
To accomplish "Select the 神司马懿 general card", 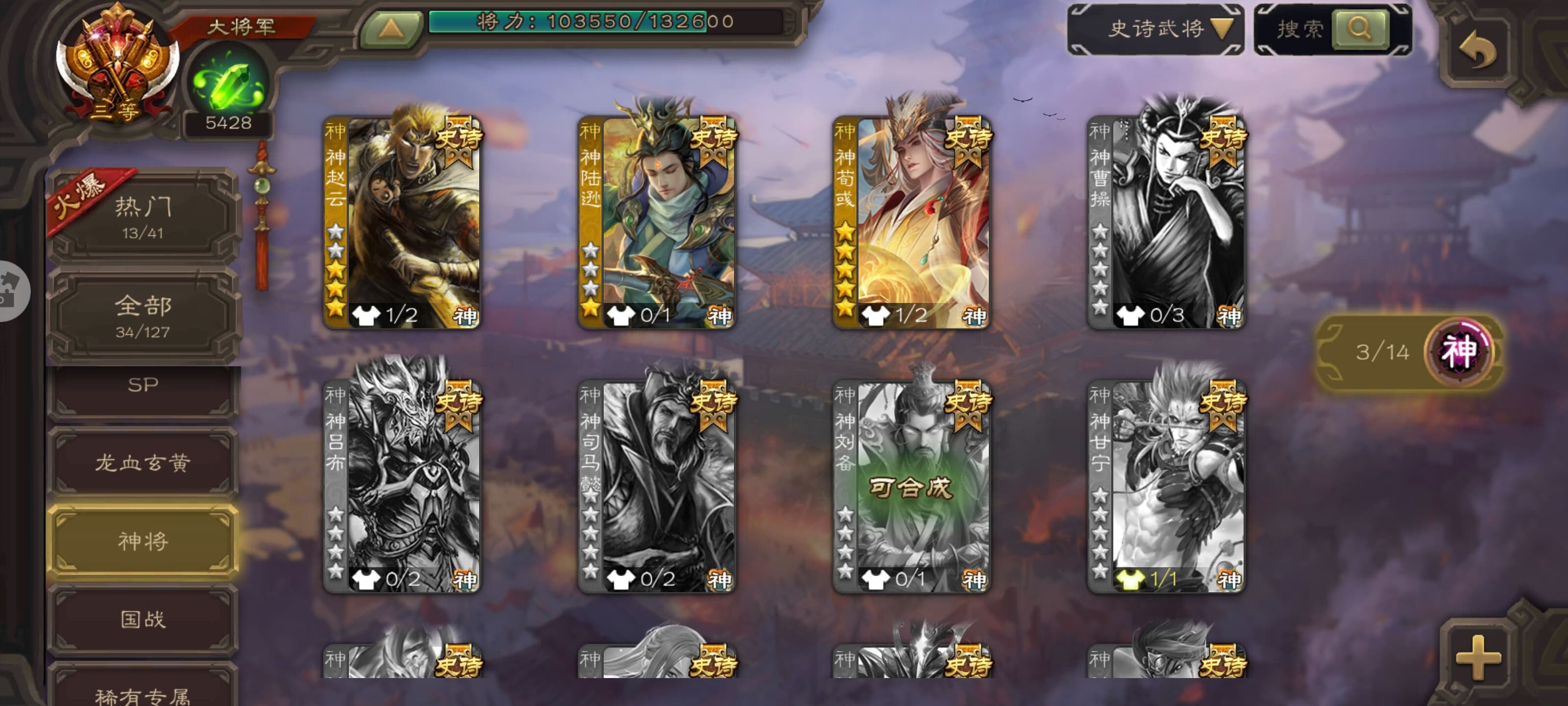I will tap(657, 486).
